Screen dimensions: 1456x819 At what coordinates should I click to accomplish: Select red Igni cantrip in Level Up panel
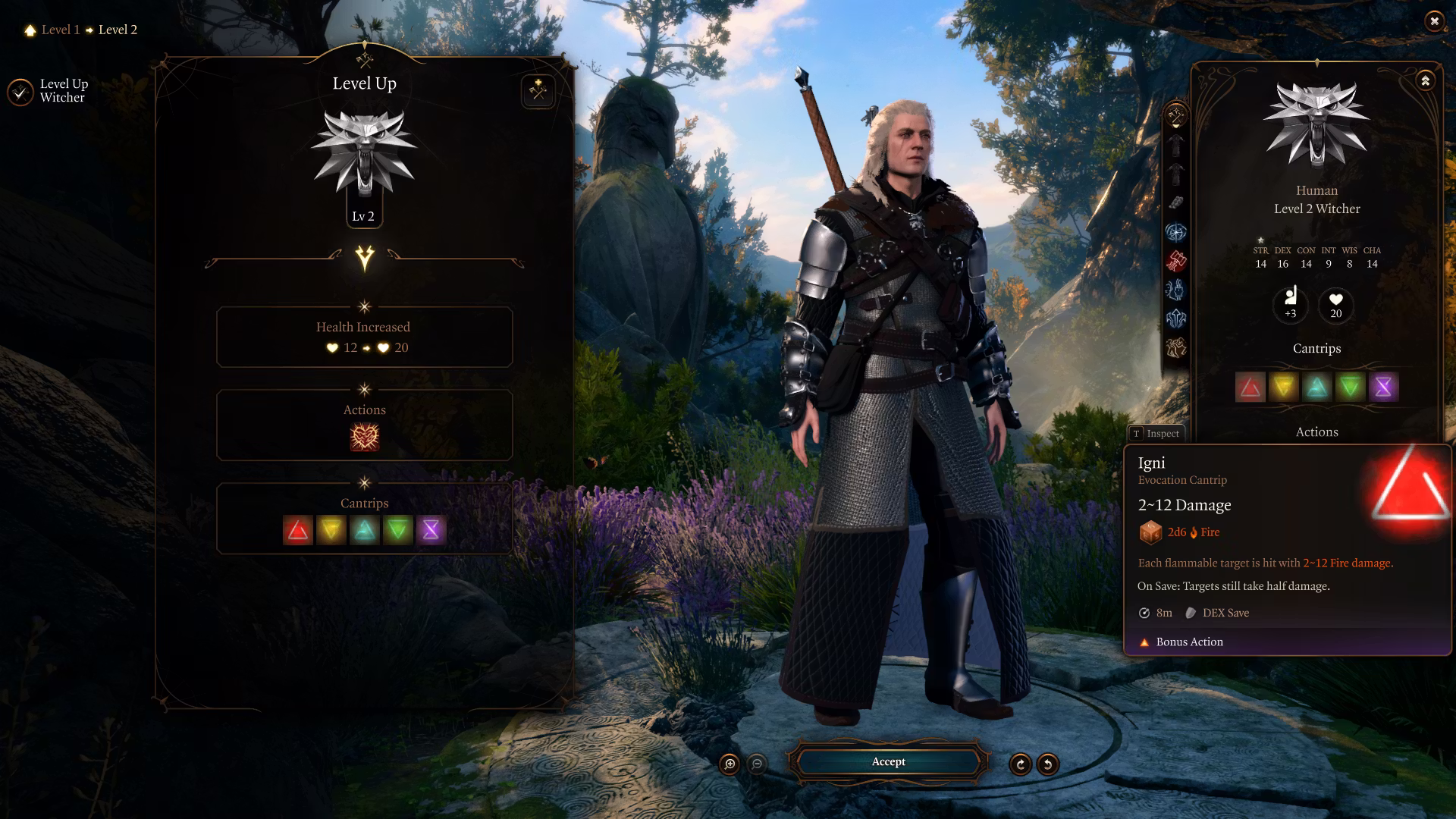click(298, 531)
